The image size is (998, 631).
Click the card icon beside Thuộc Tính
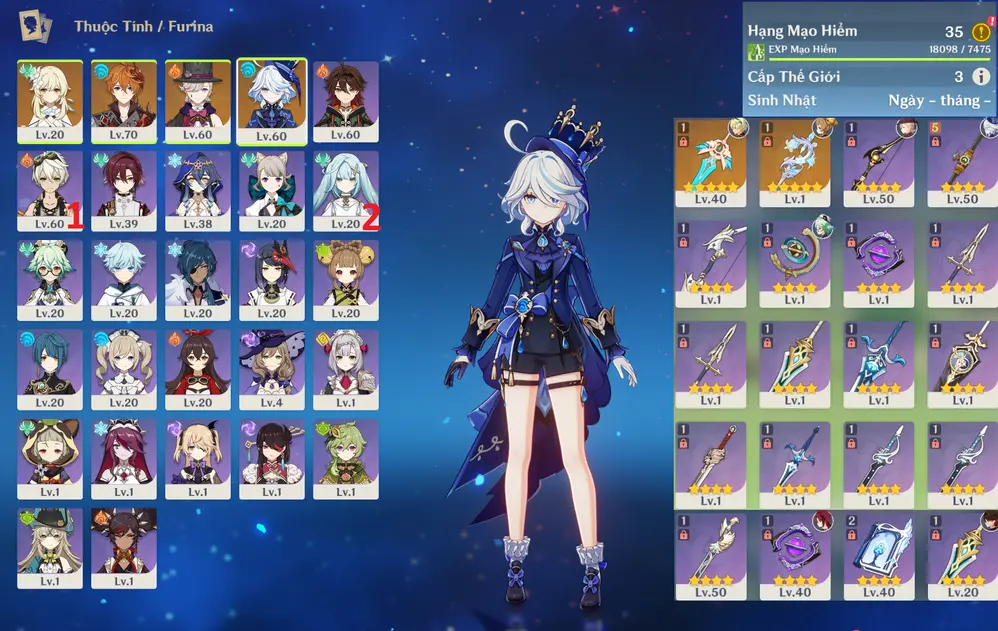coord(36,26)
